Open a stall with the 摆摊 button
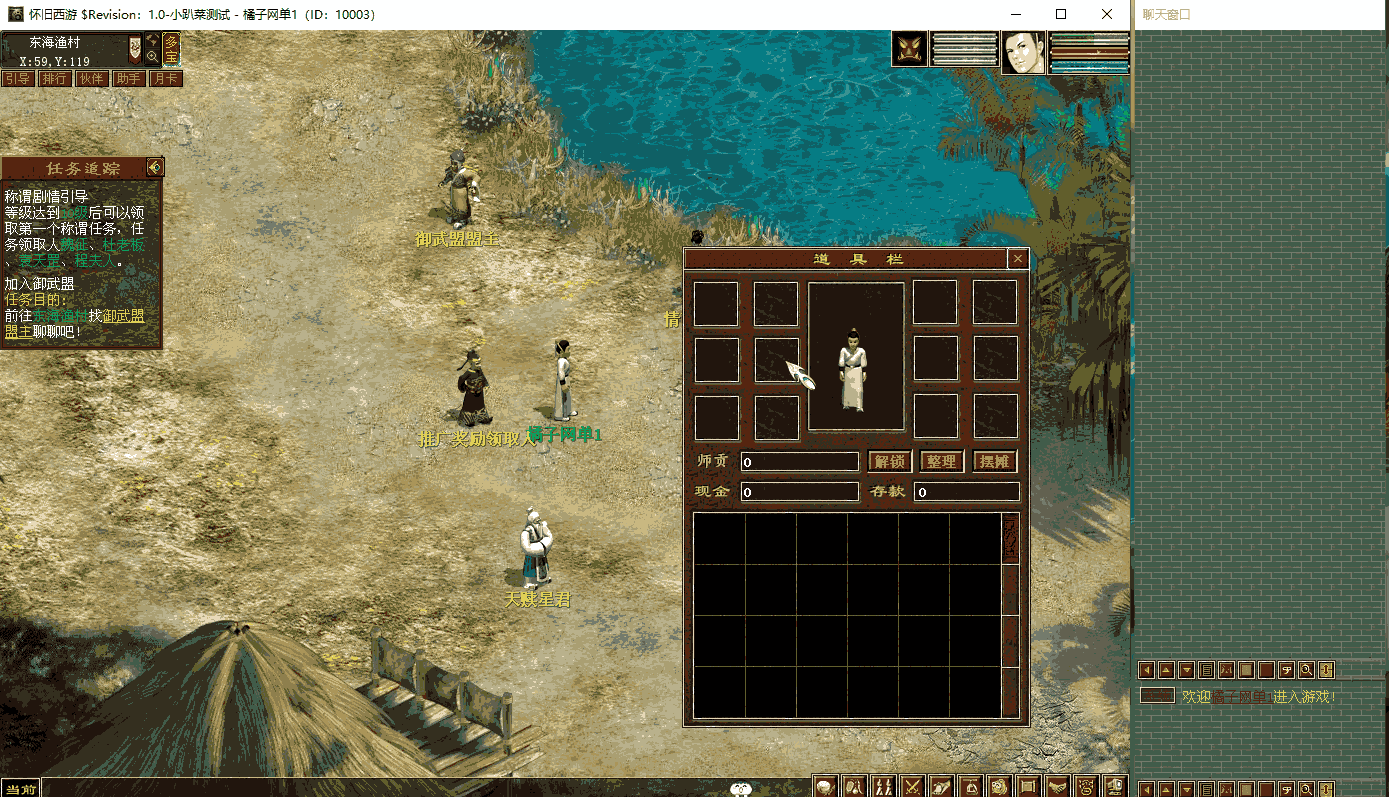The width and height of the screenshot is (1389, 797). [995, 462]
